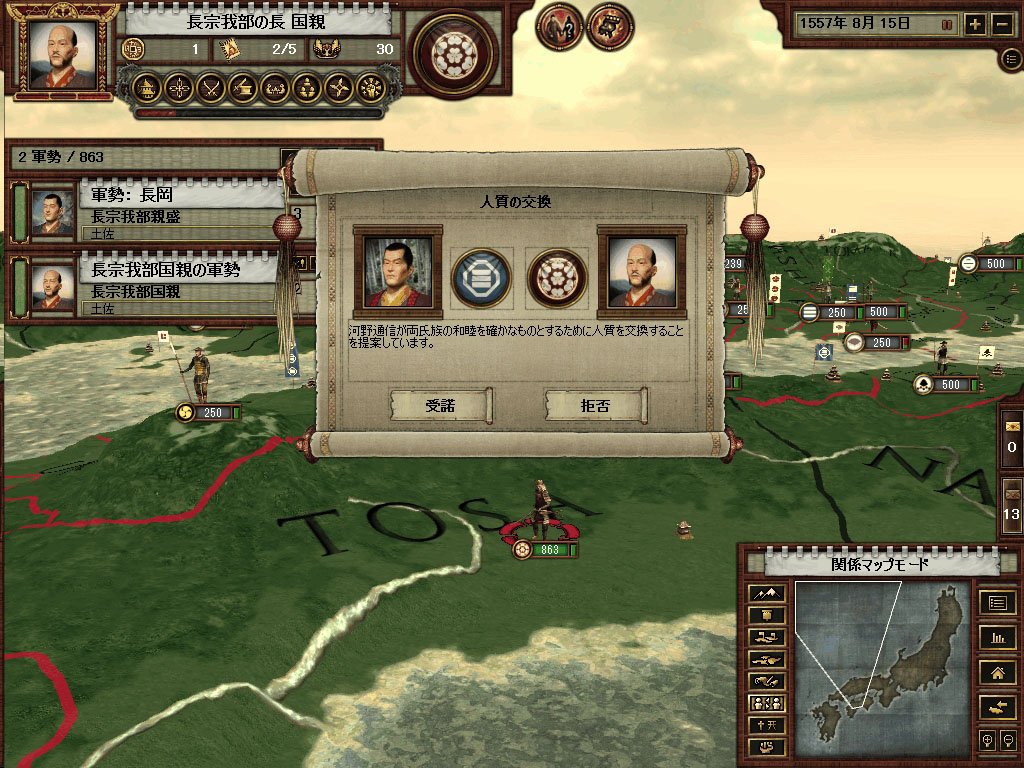Decline the proposal with 拒否
The width and height of the screenshot is (1024, 768).
coord(595,405)
